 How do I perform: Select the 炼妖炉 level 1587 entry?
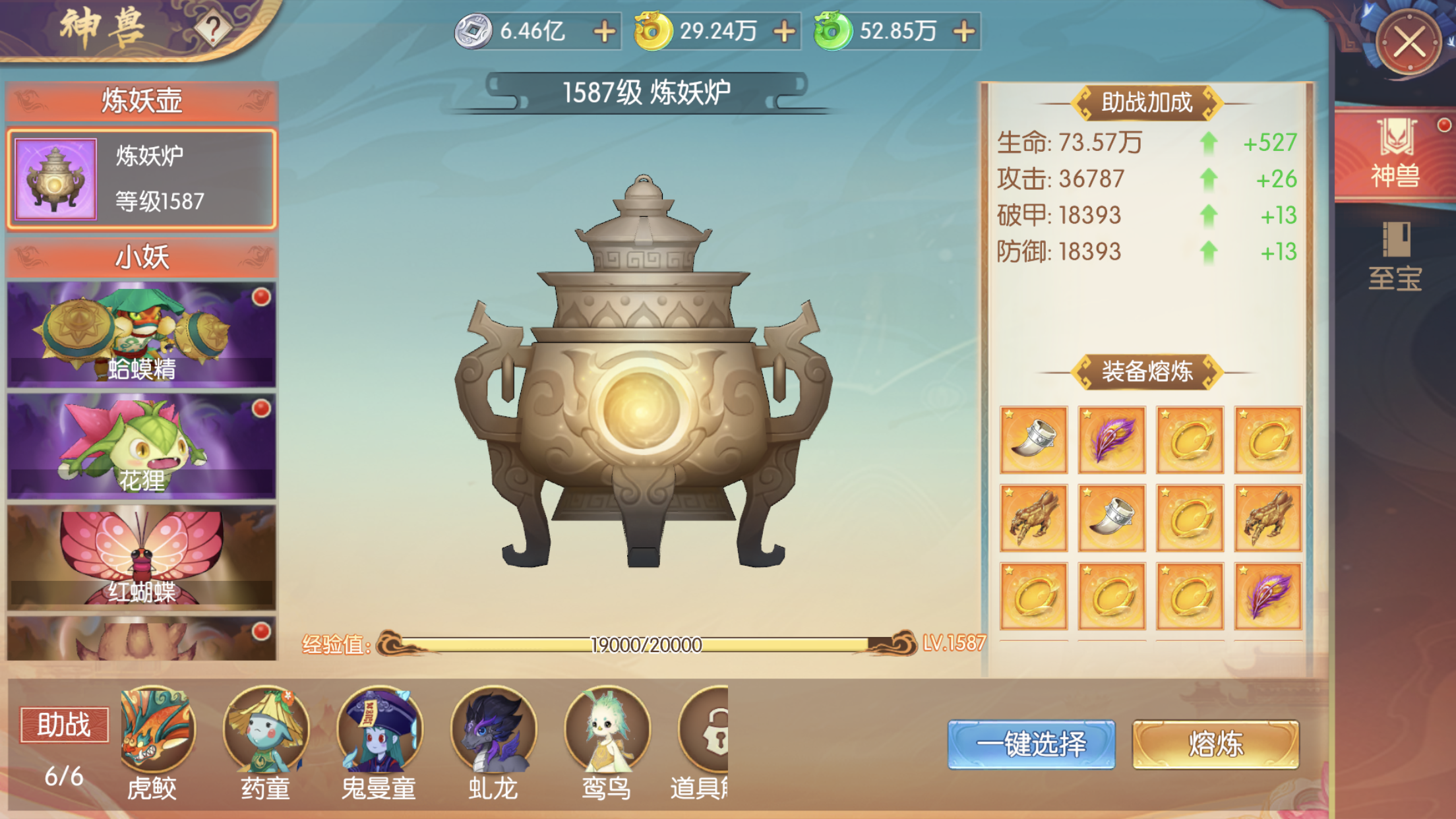click(141, 179)
